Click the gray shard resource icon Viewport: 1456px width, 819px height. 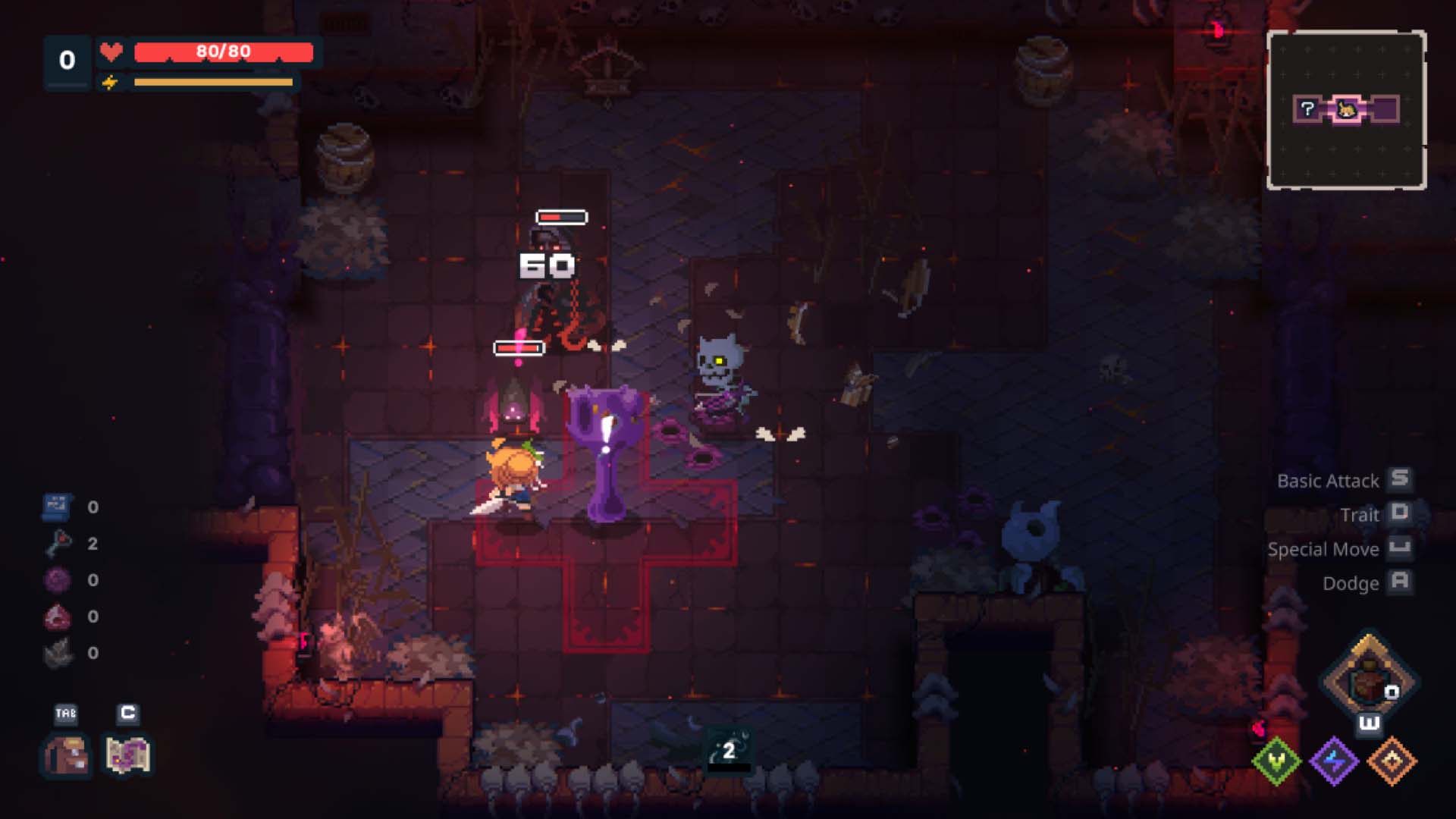pyautogui.click(x=58, y=653)
